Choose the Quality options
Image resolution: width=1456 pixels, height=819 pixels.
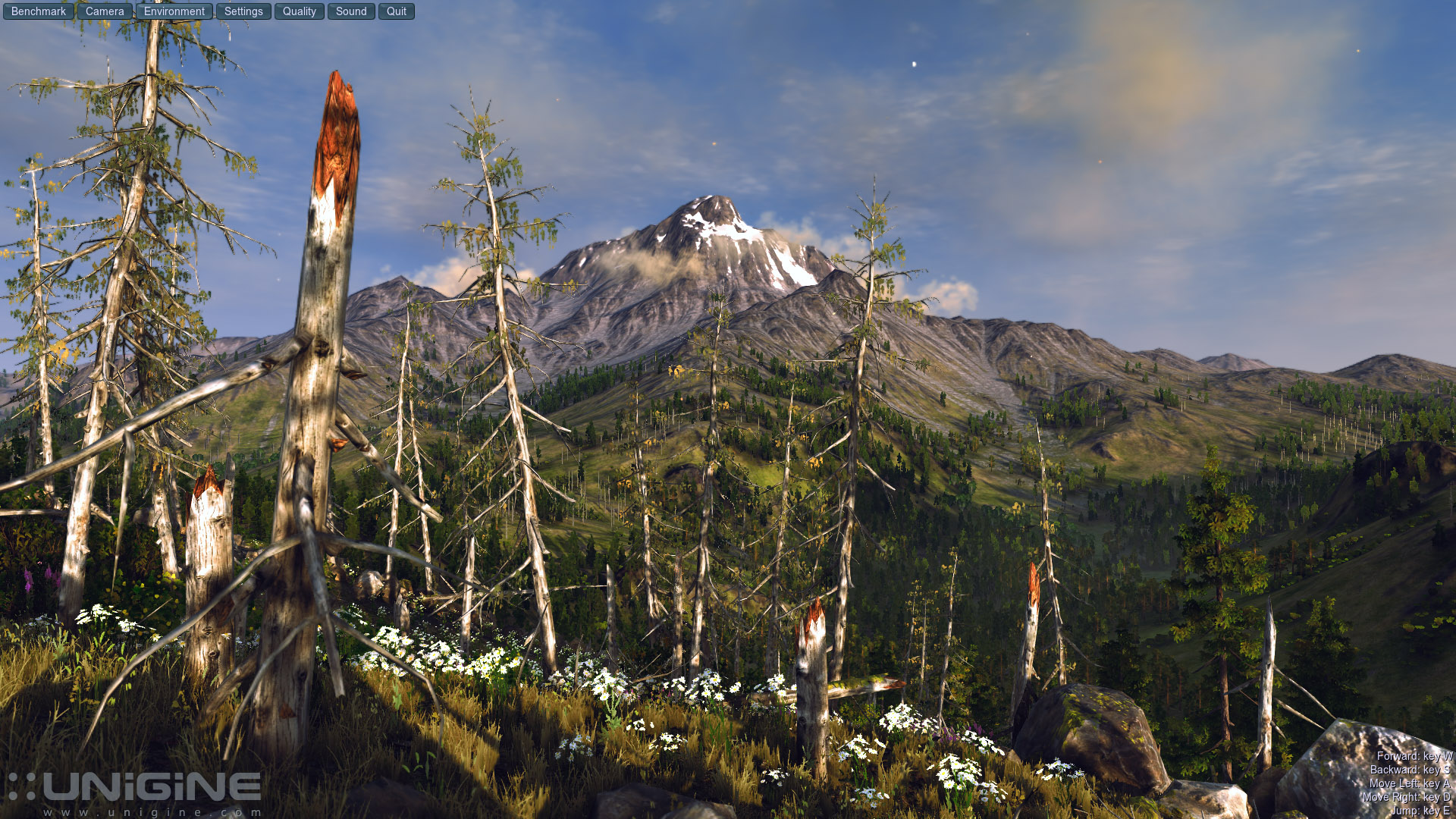click(x=300, y=11)
